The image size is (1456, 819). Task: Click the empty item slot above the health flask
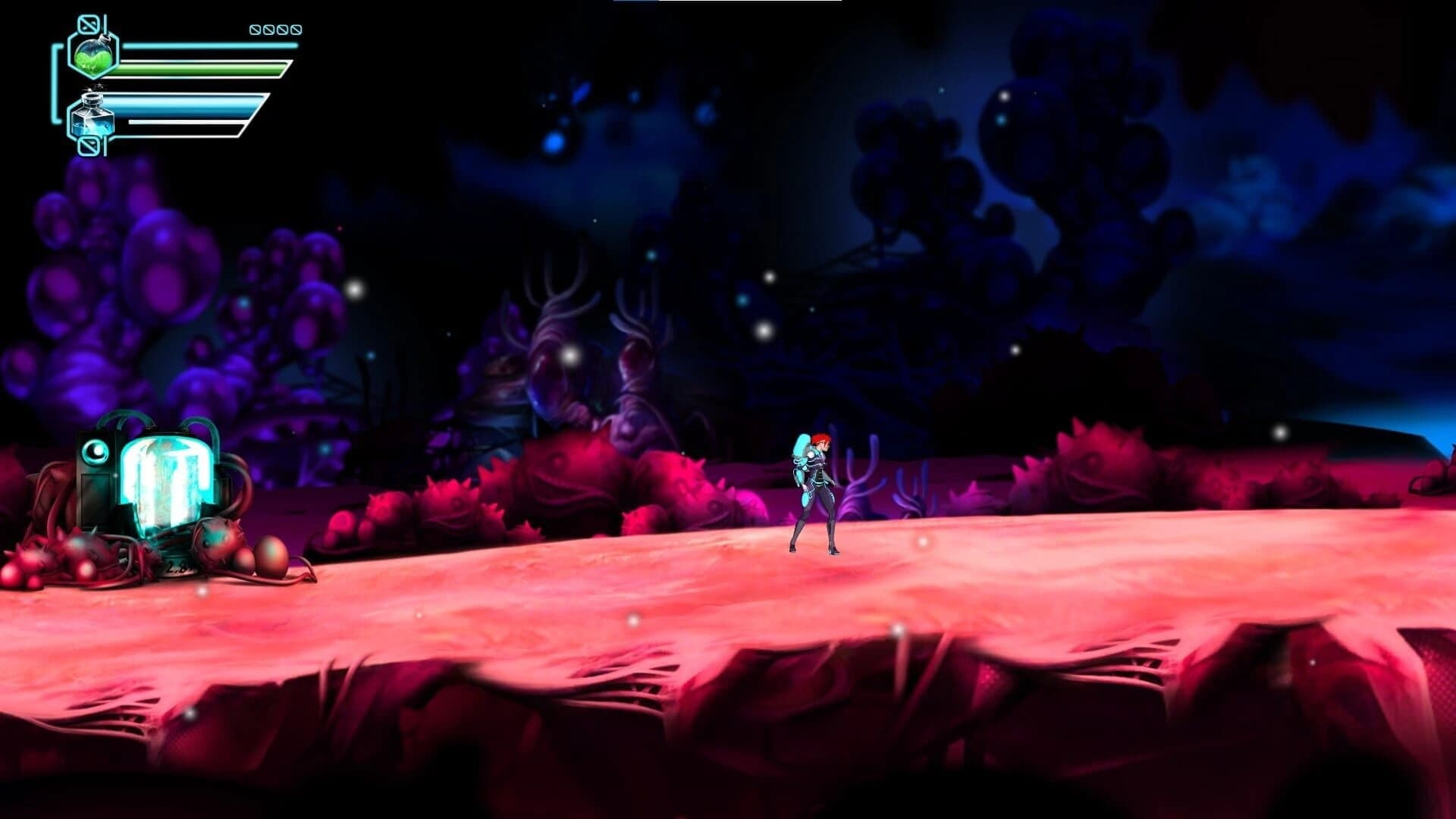(x=88, y=24)
